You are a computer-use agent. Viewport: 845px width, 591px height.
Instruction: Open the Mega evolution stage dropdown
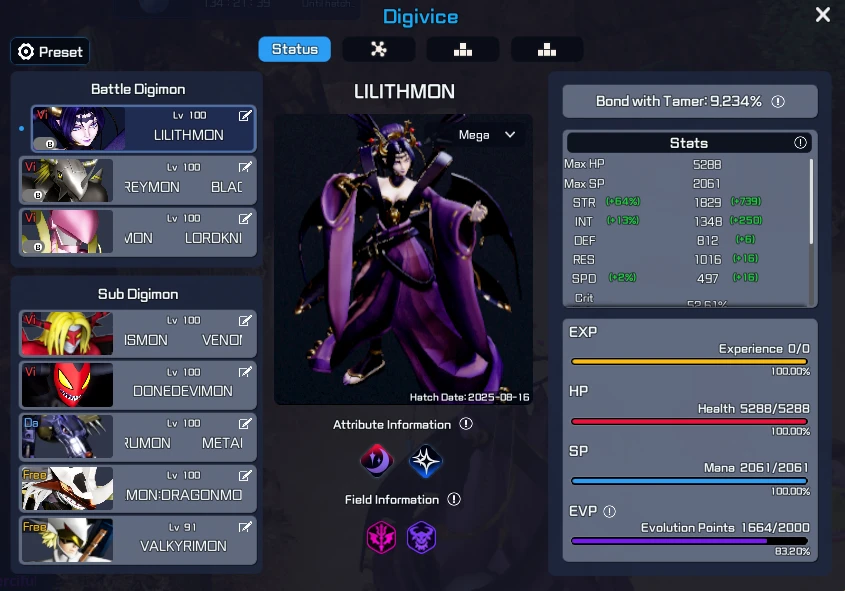click(x=487, y=135)
